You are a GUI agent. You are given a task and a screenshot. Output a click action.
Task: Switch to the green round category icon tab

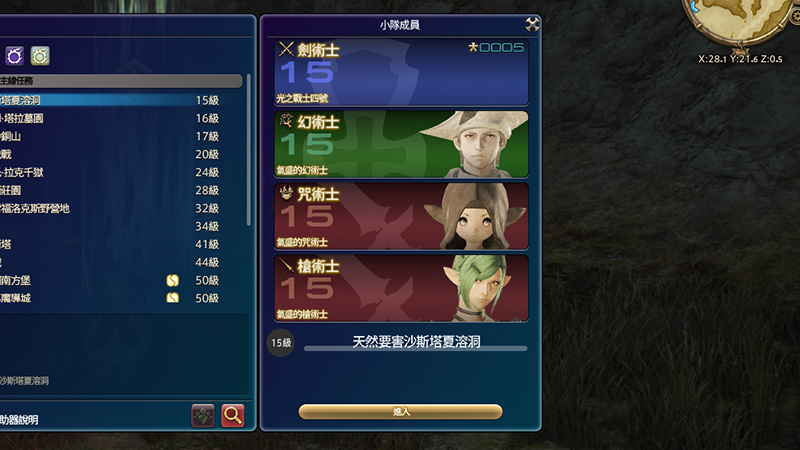tap(40, 55)
